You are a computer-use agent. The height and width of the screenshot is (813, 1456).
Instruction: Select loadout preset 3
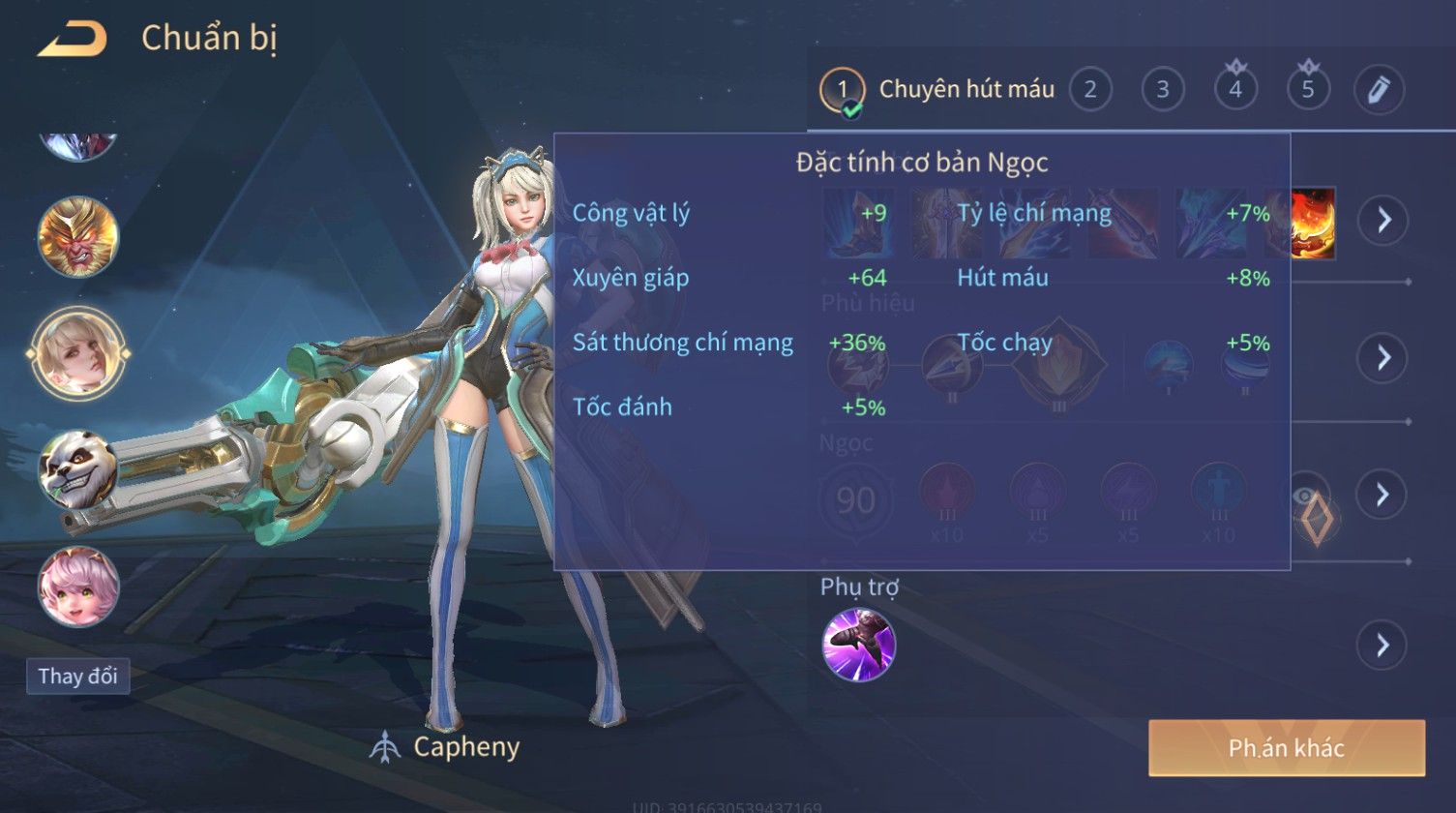tap(1163, 90)
